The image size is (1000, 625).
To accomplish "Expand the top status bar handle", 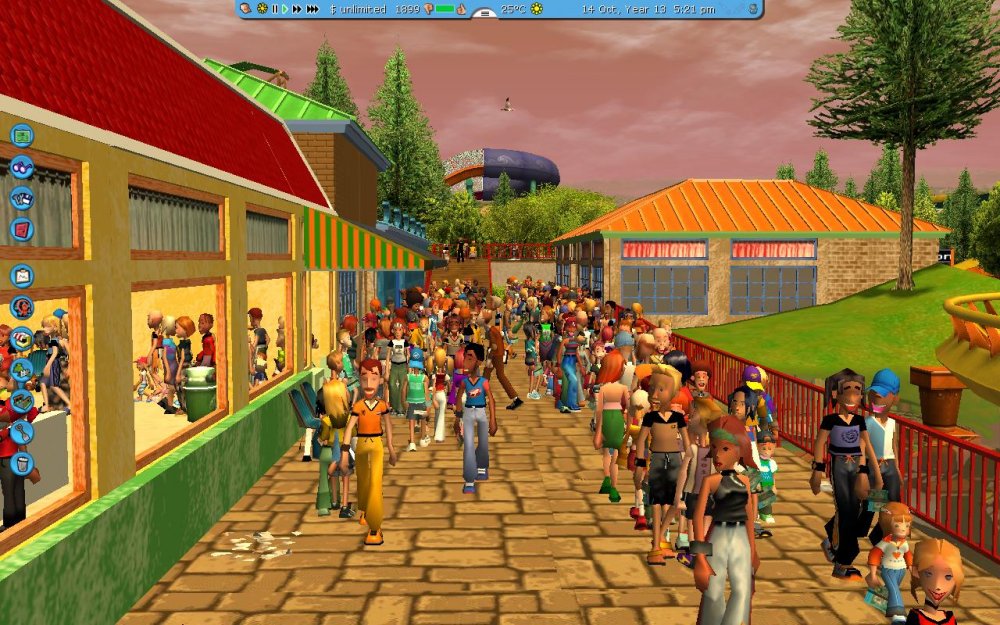I will [x=484, y=14].
